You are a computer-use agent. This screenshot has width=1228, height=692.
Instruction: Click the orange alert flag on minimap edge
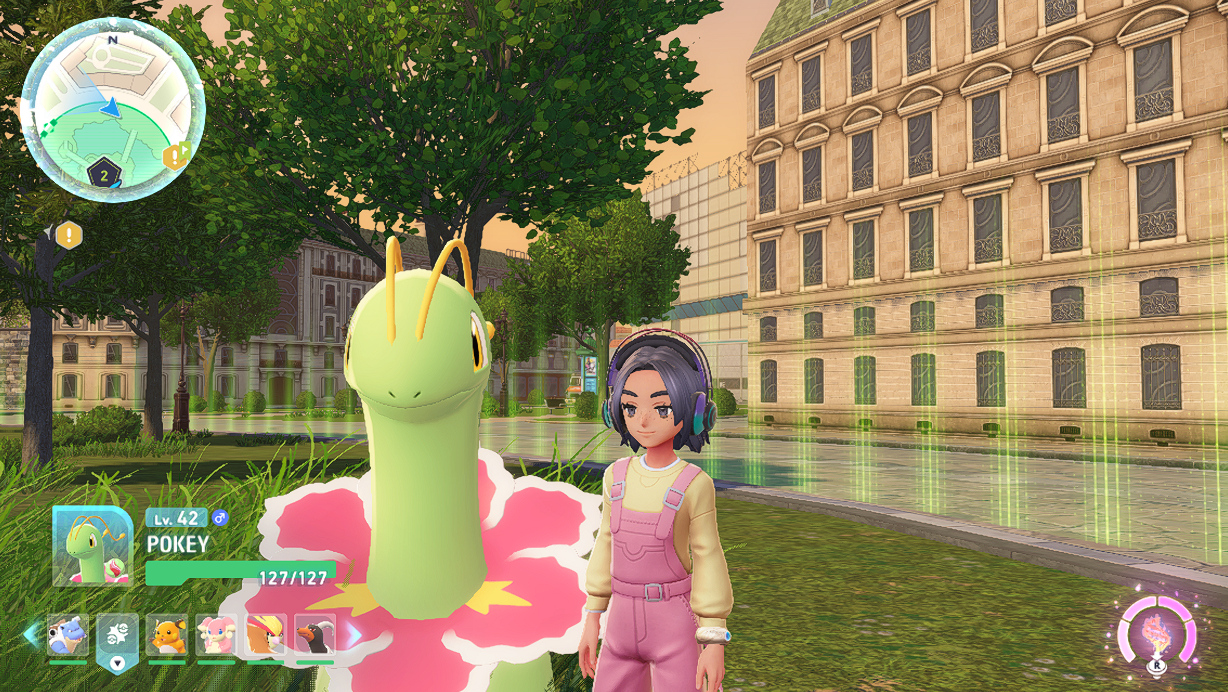click(176, 155)
